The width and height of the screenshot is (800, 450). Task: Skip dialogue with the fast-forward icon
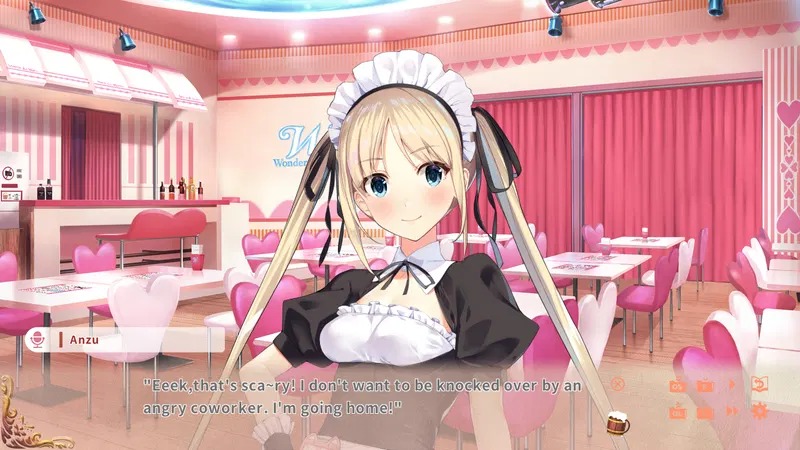[732, 410]
